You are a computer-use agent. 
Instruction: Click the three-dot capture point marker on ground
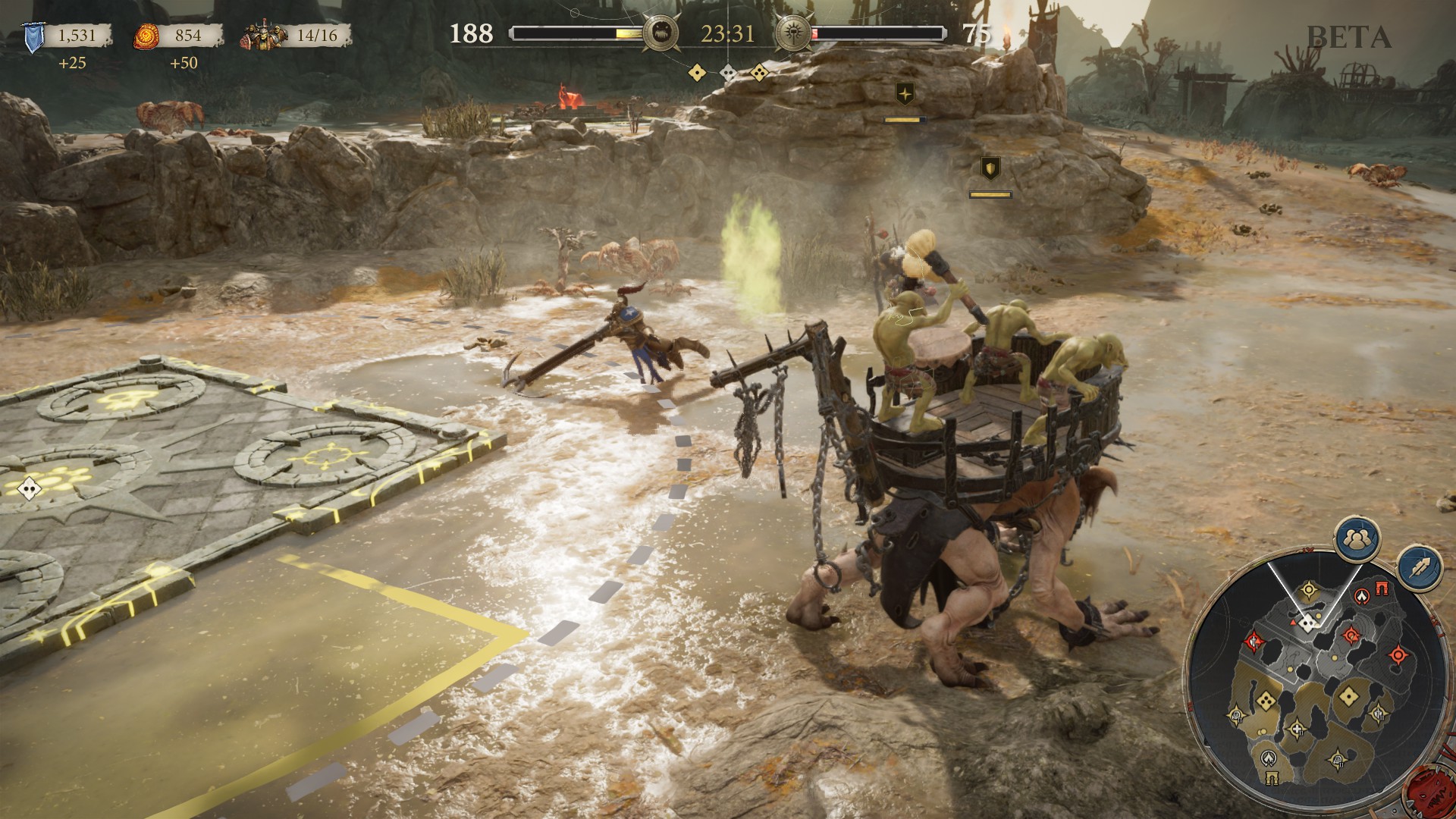(x=29, y=488)
